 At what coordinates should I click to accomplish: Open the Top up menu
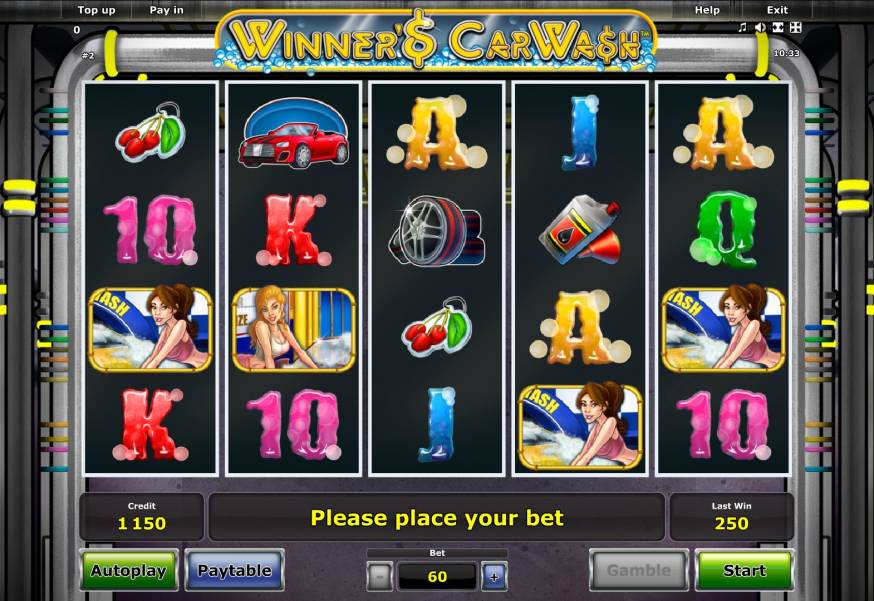[96, 10]
